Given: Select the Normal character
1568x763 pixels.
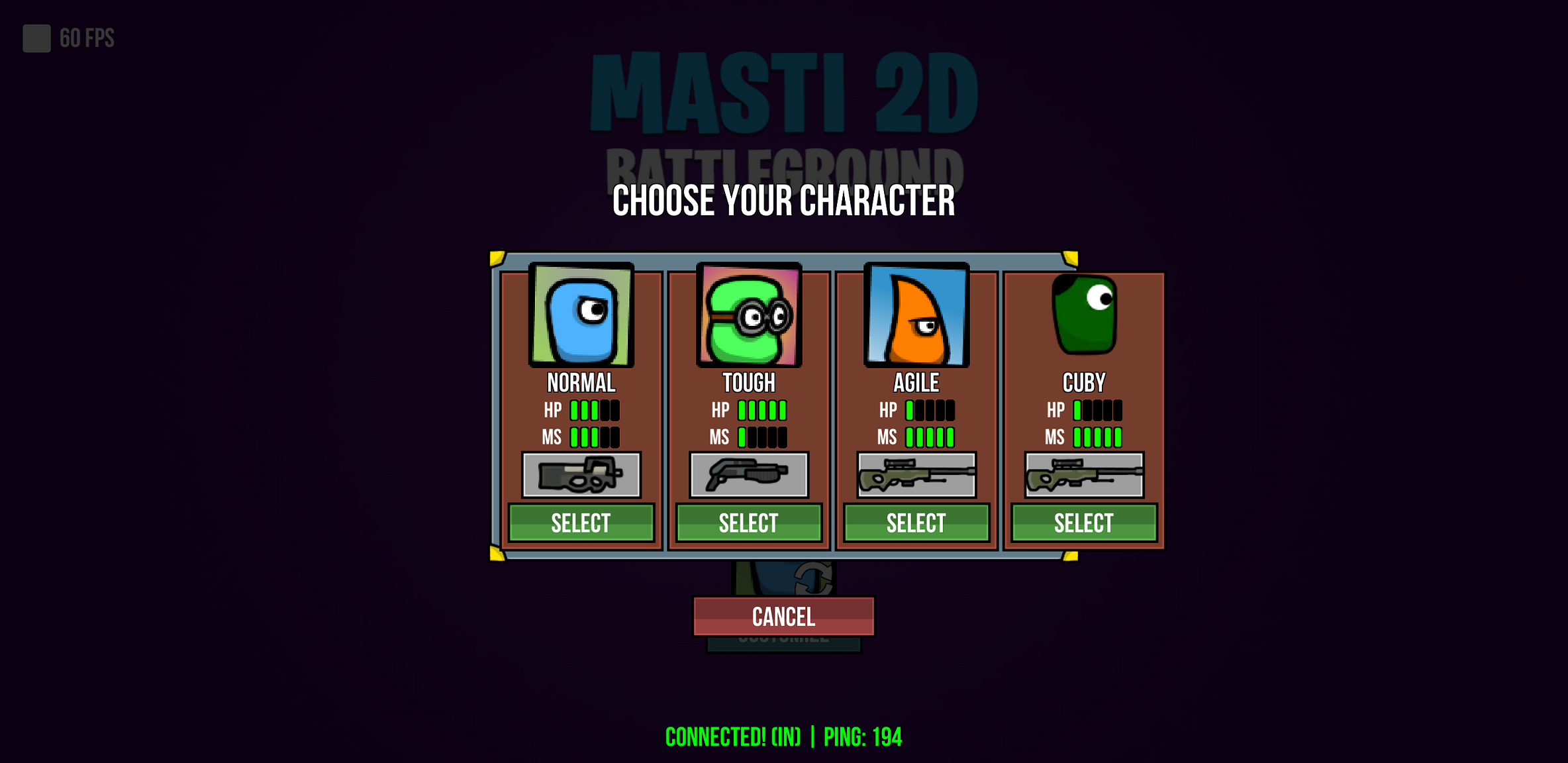Looking at the screenshot, I should [x=581, y=523].
